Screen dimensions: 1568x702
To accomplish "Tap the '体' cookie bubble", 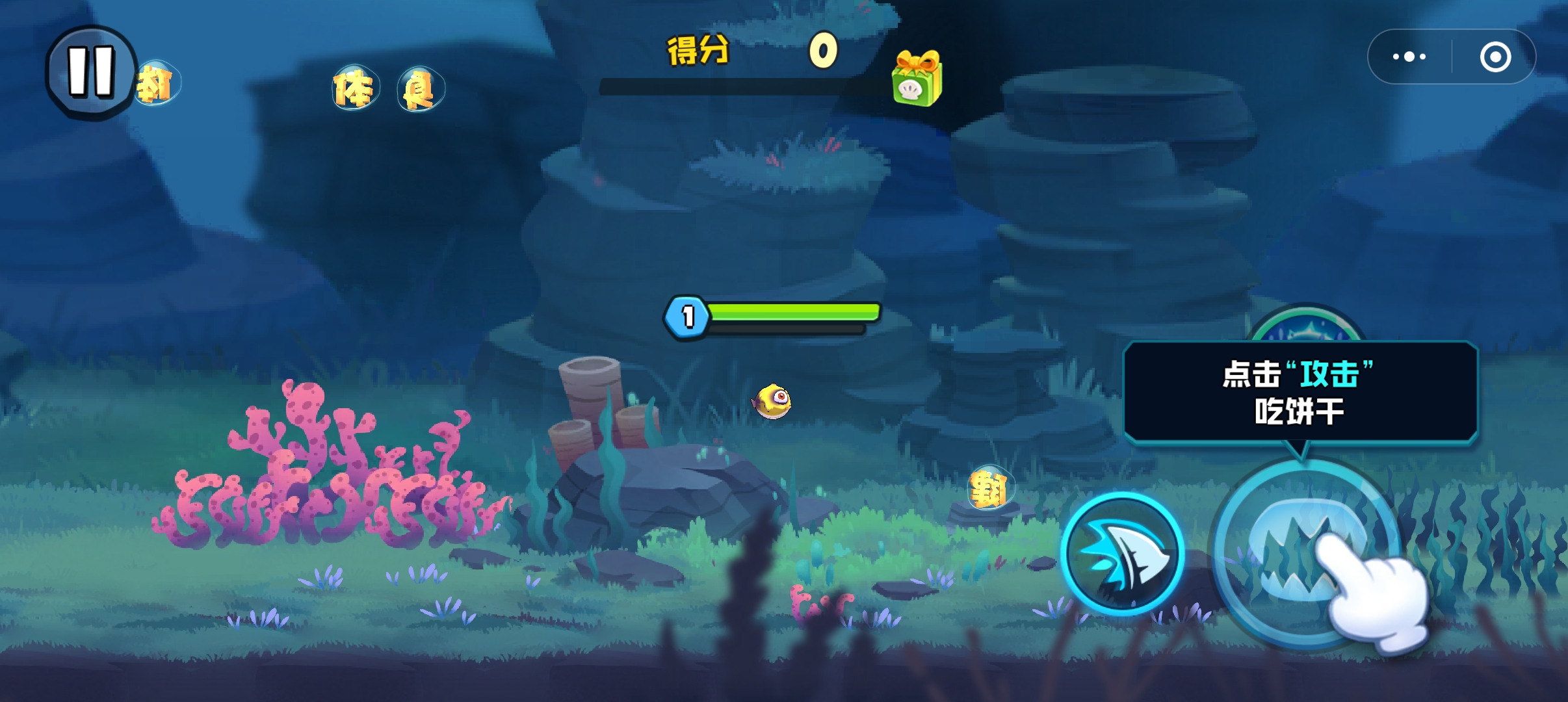I will 354,86.
